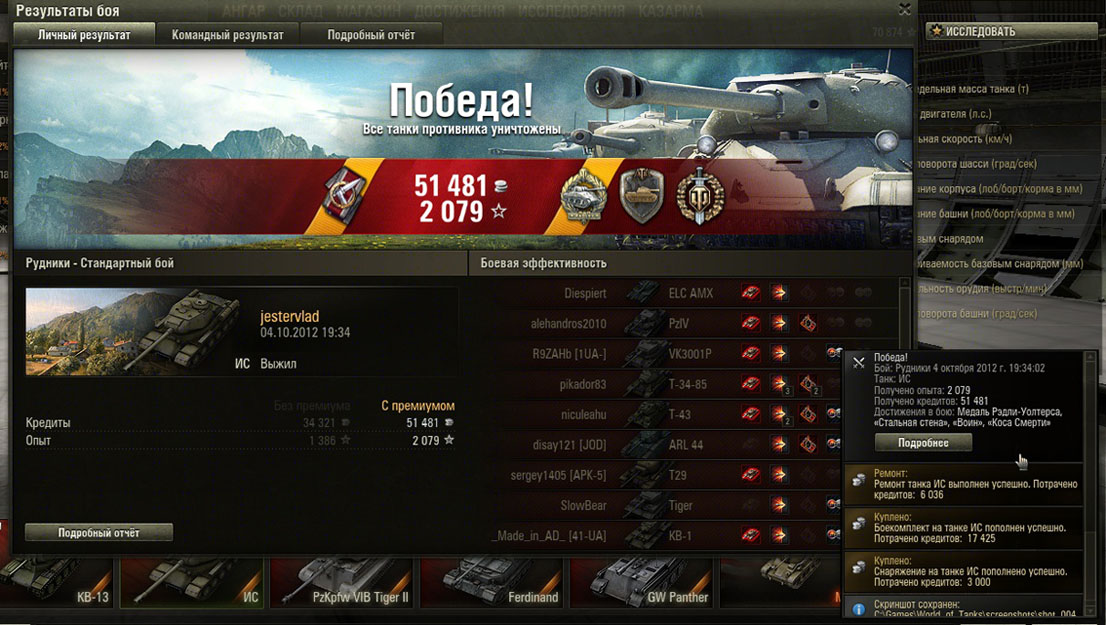Select the Личный результат tab
Viewport: 1106px width, 625px height.
(84, 34)
